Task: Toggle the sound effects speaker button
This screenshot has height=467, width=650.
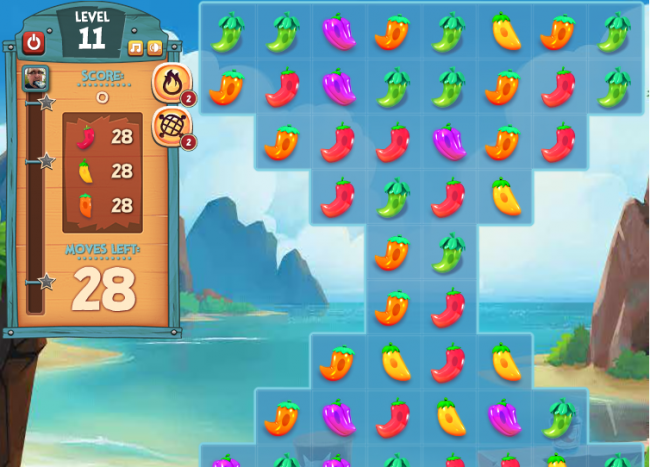Action: (x=154, y=47)
